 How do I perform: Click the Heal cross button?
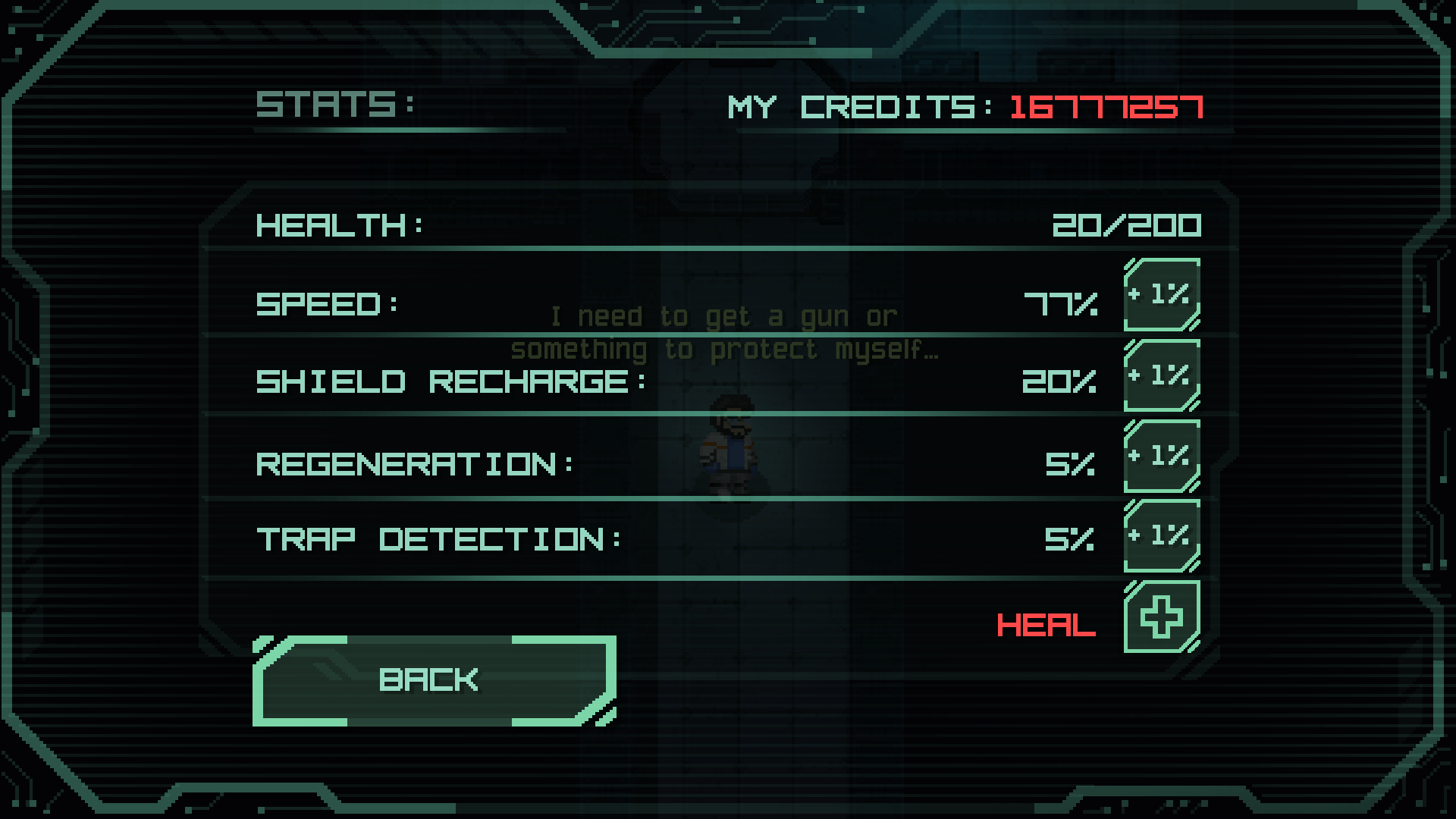[1161, 617]
